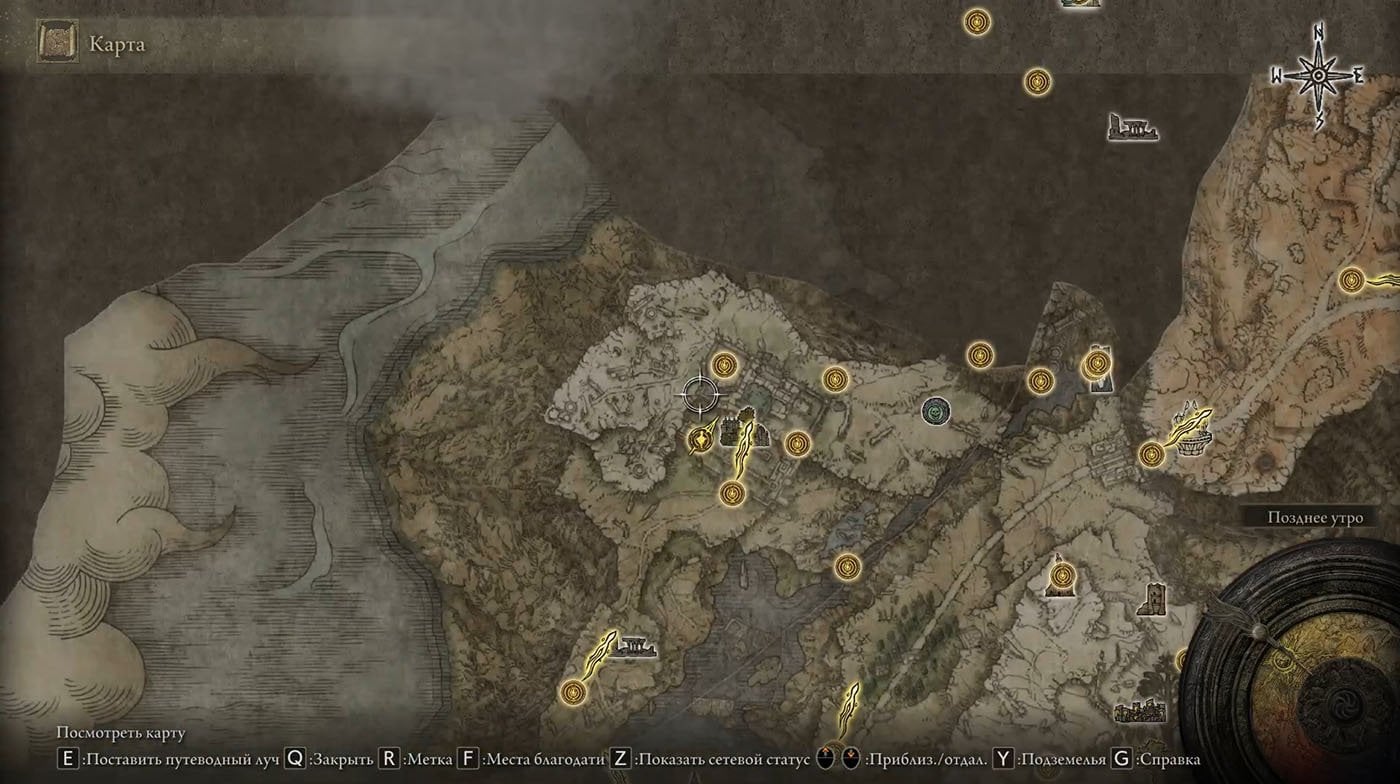
Task: Select the ruined tower landmark icon
Action: [1151, 600]
